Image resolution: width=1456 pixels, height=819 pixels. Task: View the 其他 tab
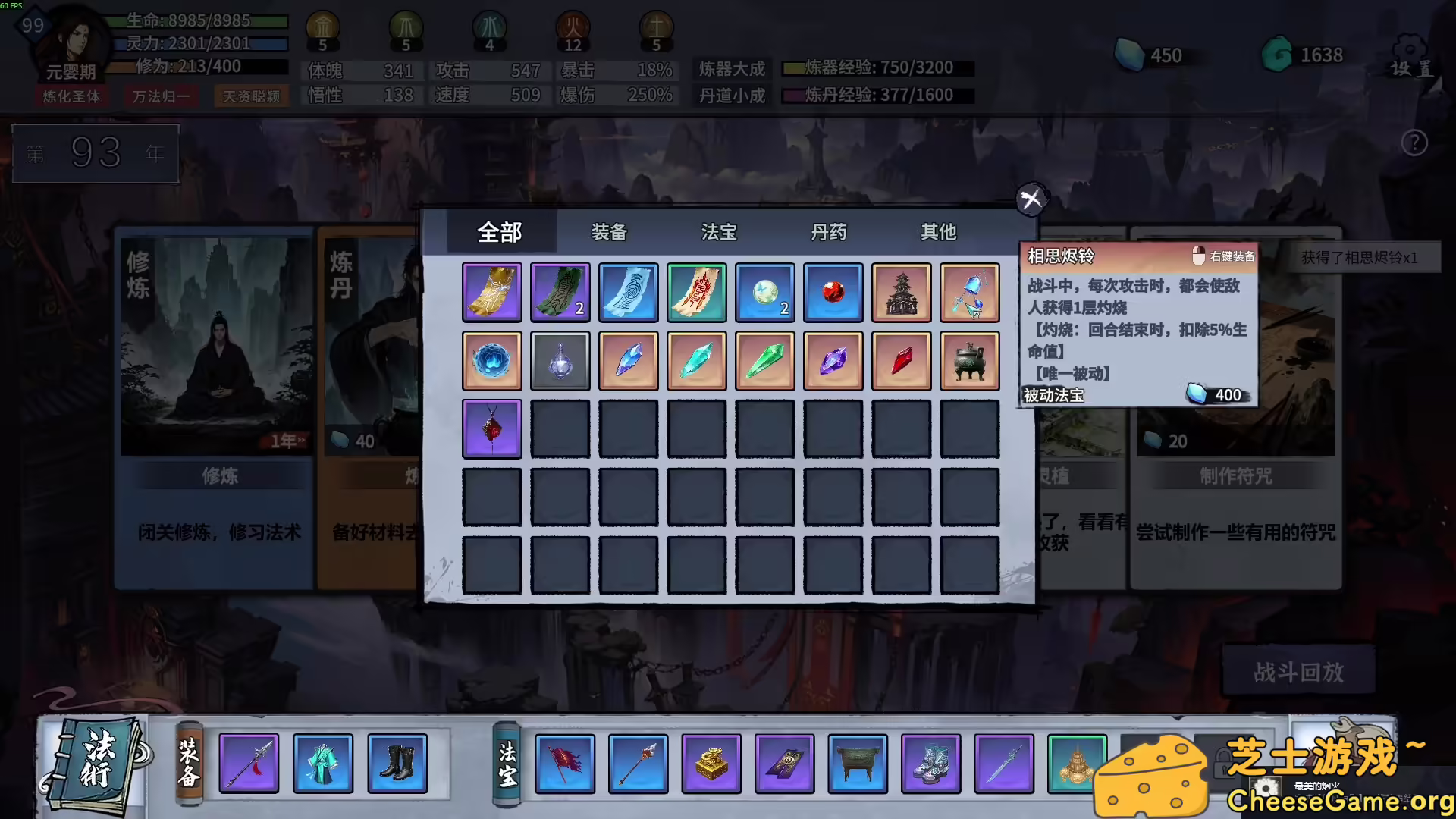tap(939, 233)
